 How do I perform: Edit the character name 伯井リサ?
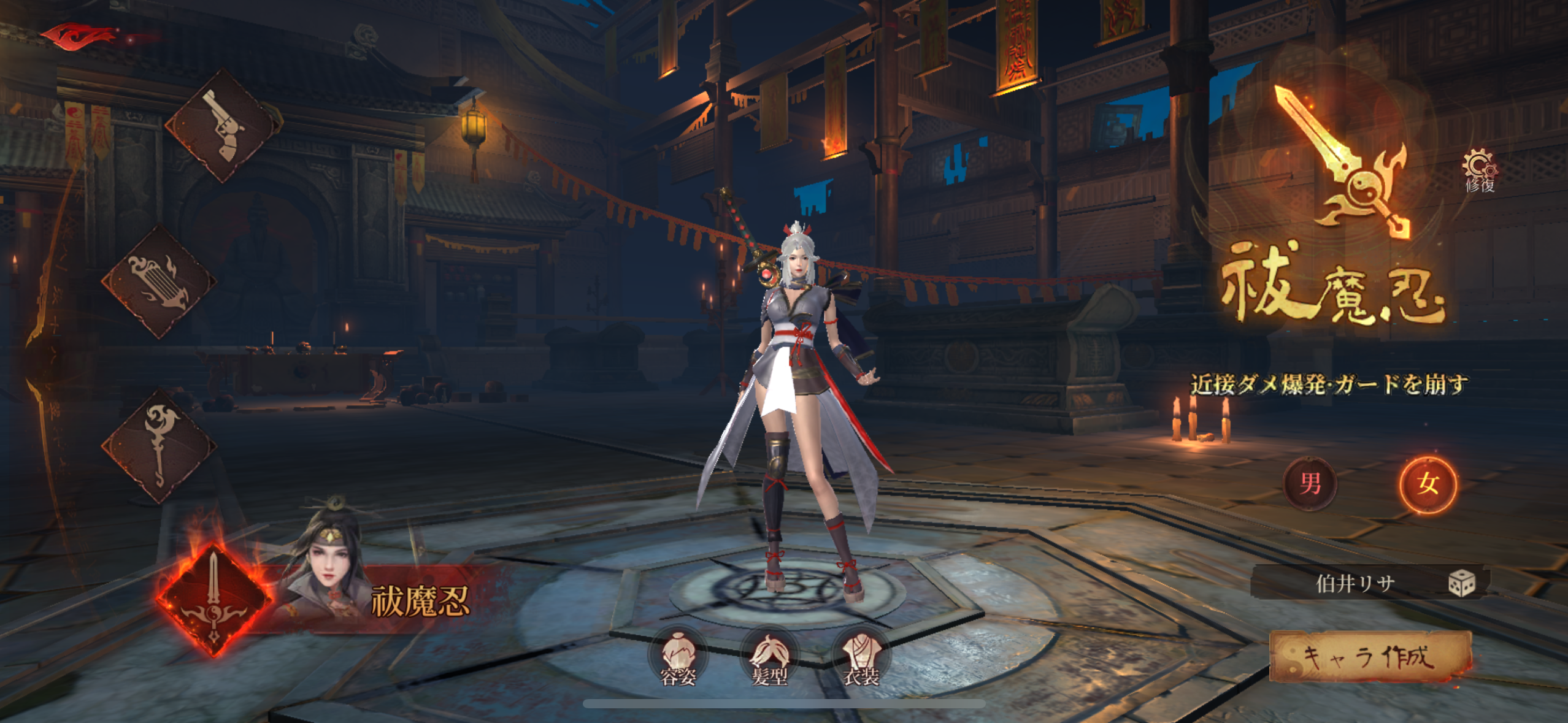[x=1355, y=583]
